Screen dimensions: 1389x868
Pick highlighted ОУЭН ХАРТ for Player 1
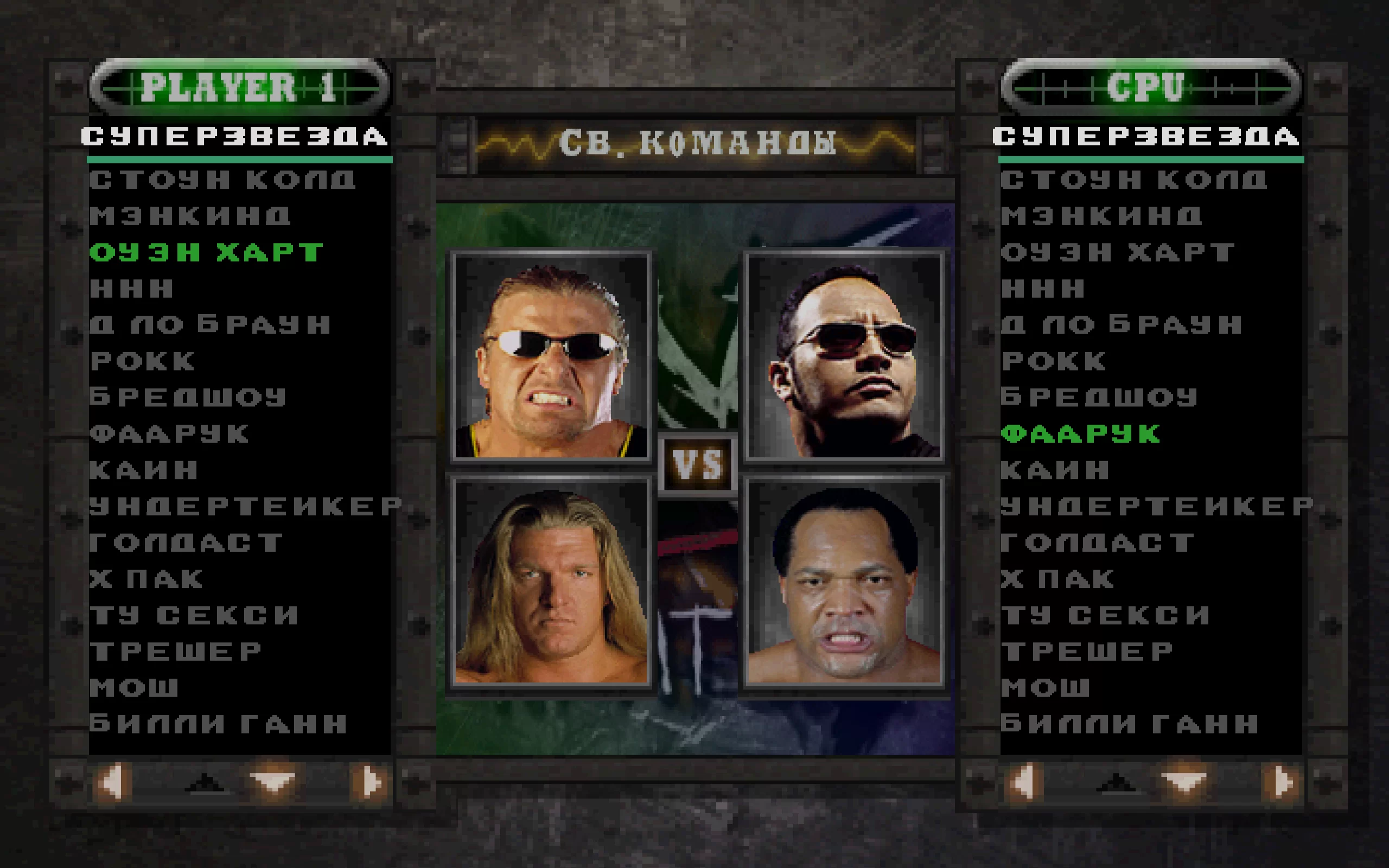click(x=206, y=252)
